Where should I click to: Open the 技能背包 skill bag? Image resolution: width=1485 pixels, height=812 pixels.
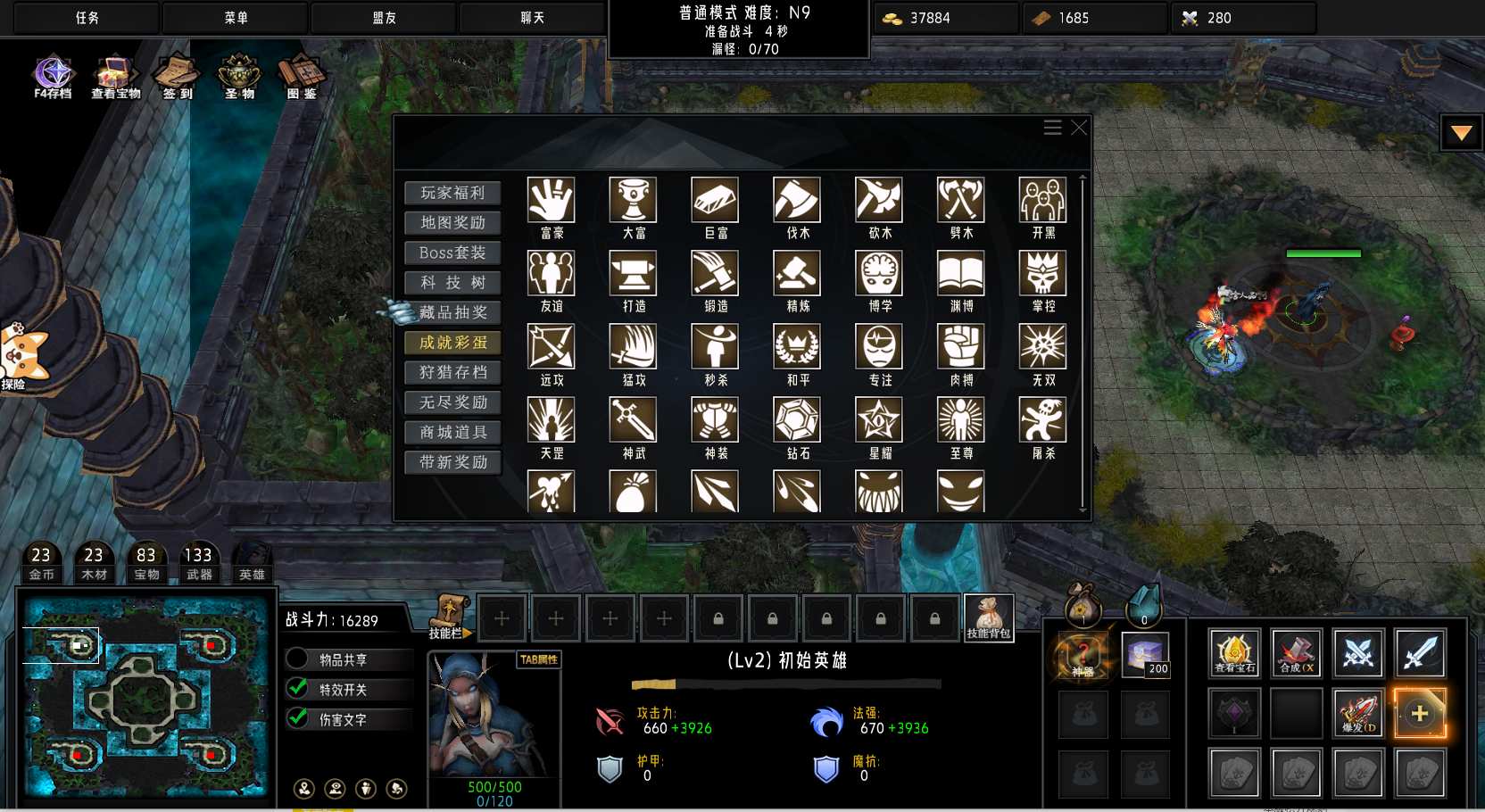[989, 617]
